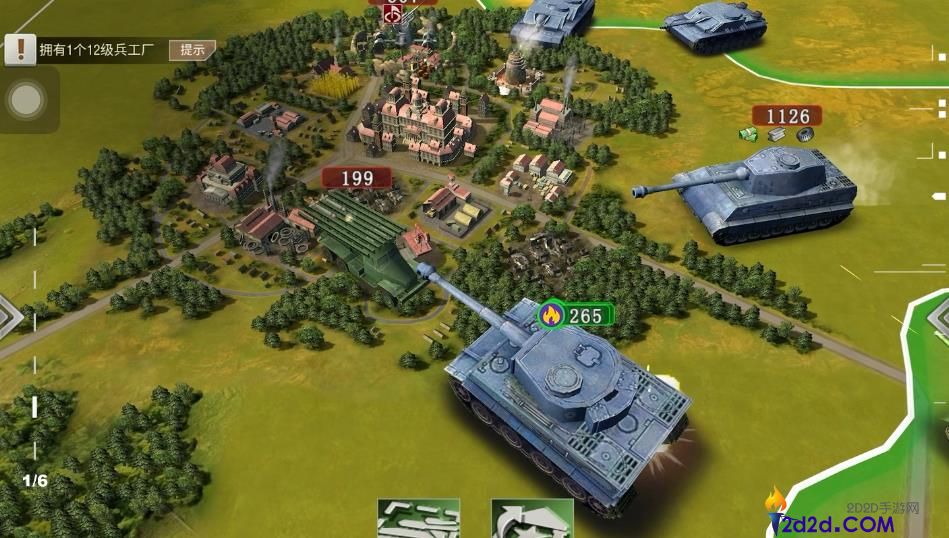
Task: Choose the city marker showing 199
Action: coord(357,179)
